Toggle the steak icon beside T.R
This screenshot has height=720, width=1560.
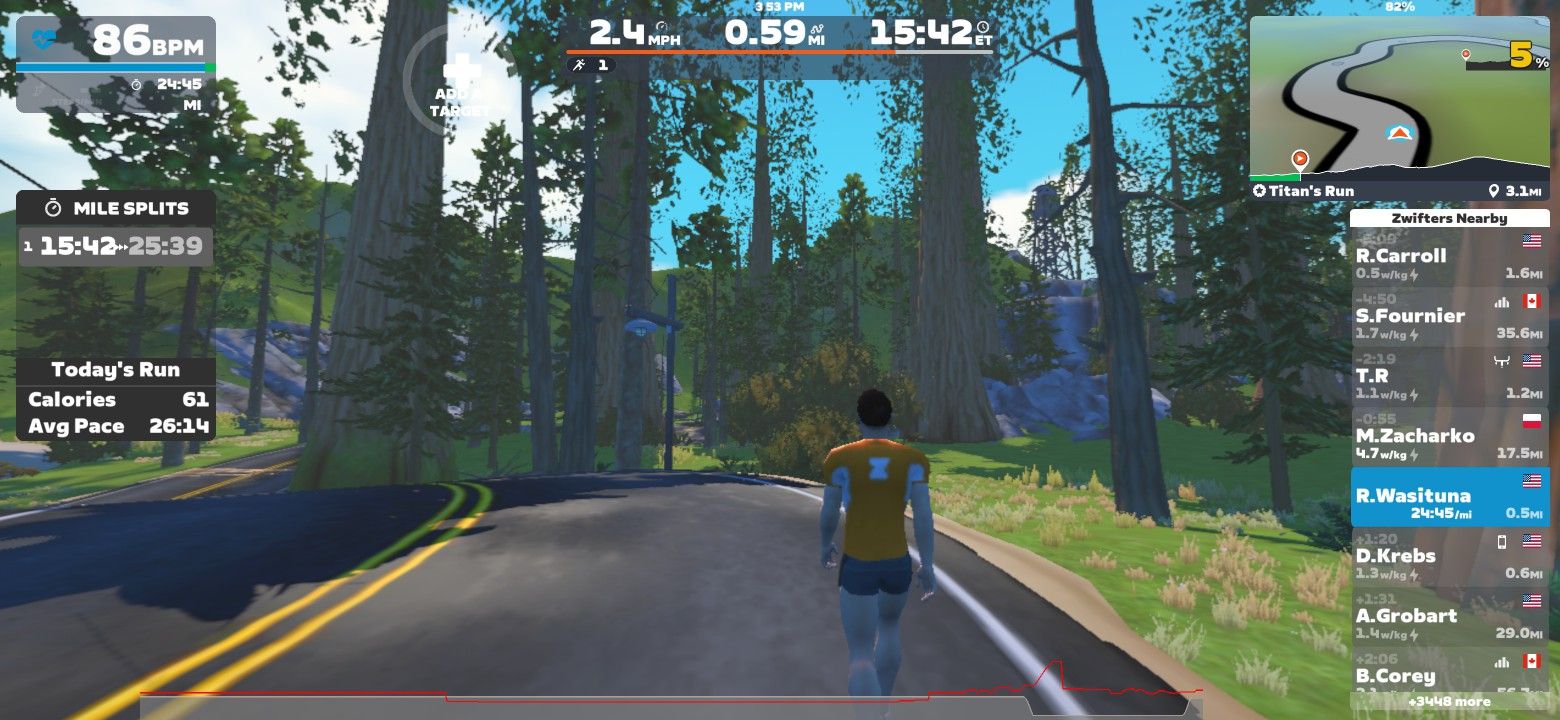1501,362
